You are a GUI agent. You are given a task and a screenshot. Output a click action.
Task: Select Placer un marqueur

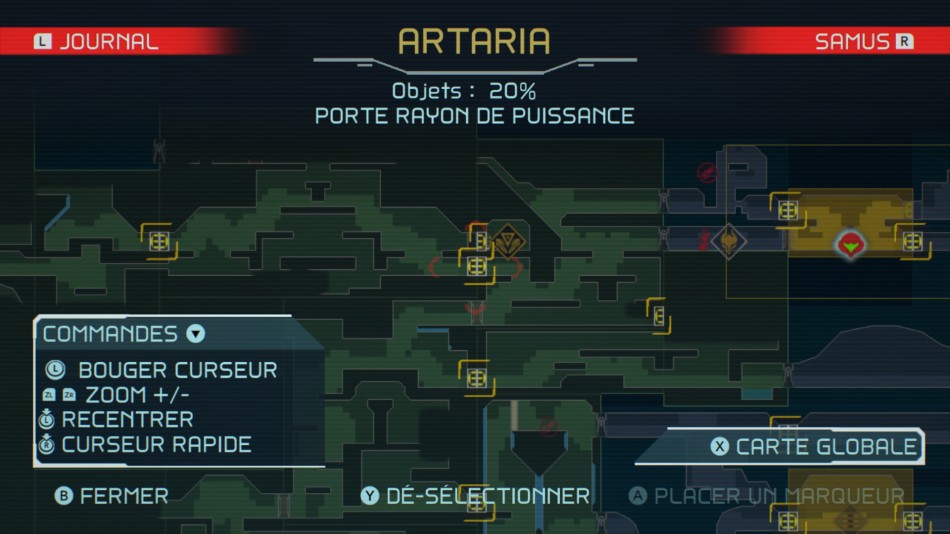point(767,496)
